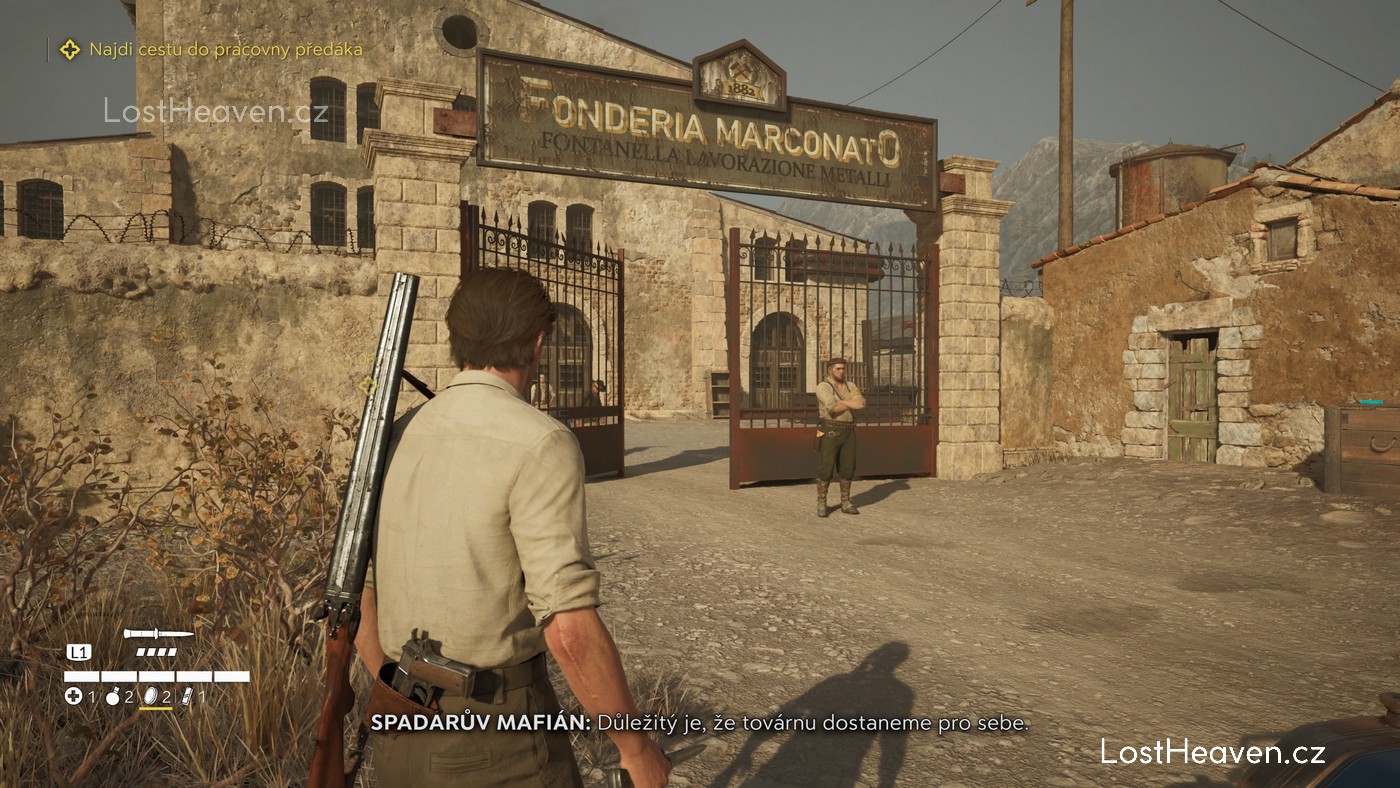Use the bandage medkit cross icon

tap(73, 696)
